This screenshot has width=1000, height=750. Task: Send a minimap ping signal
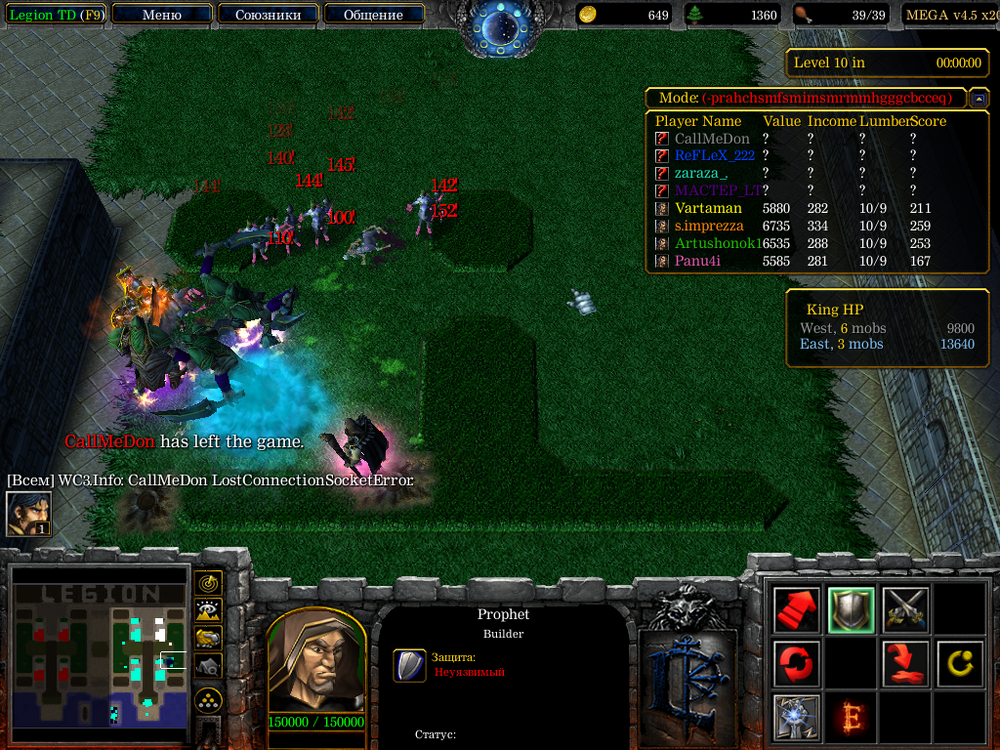[208, 582]
